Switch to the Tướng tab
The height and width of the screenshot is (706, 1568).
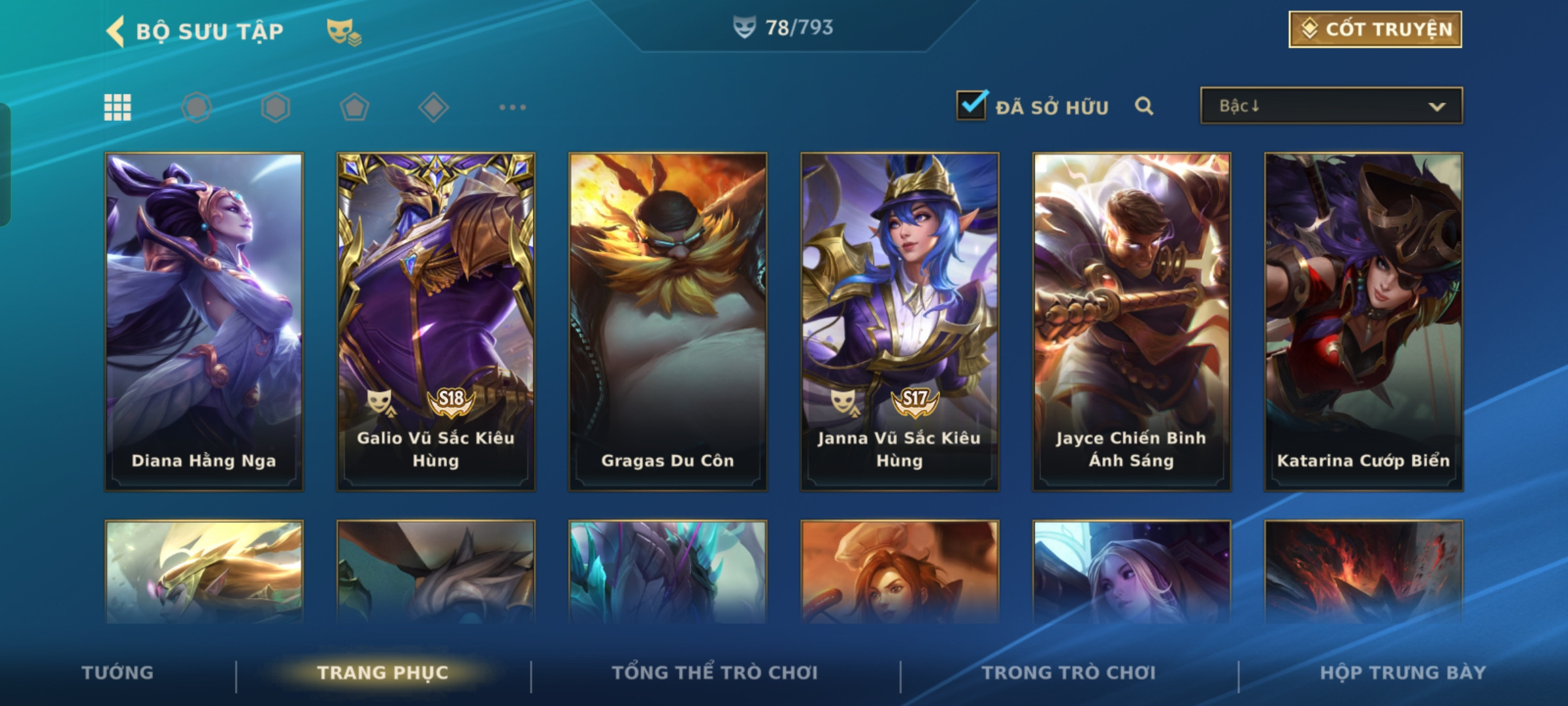click(x=118, y=673)
